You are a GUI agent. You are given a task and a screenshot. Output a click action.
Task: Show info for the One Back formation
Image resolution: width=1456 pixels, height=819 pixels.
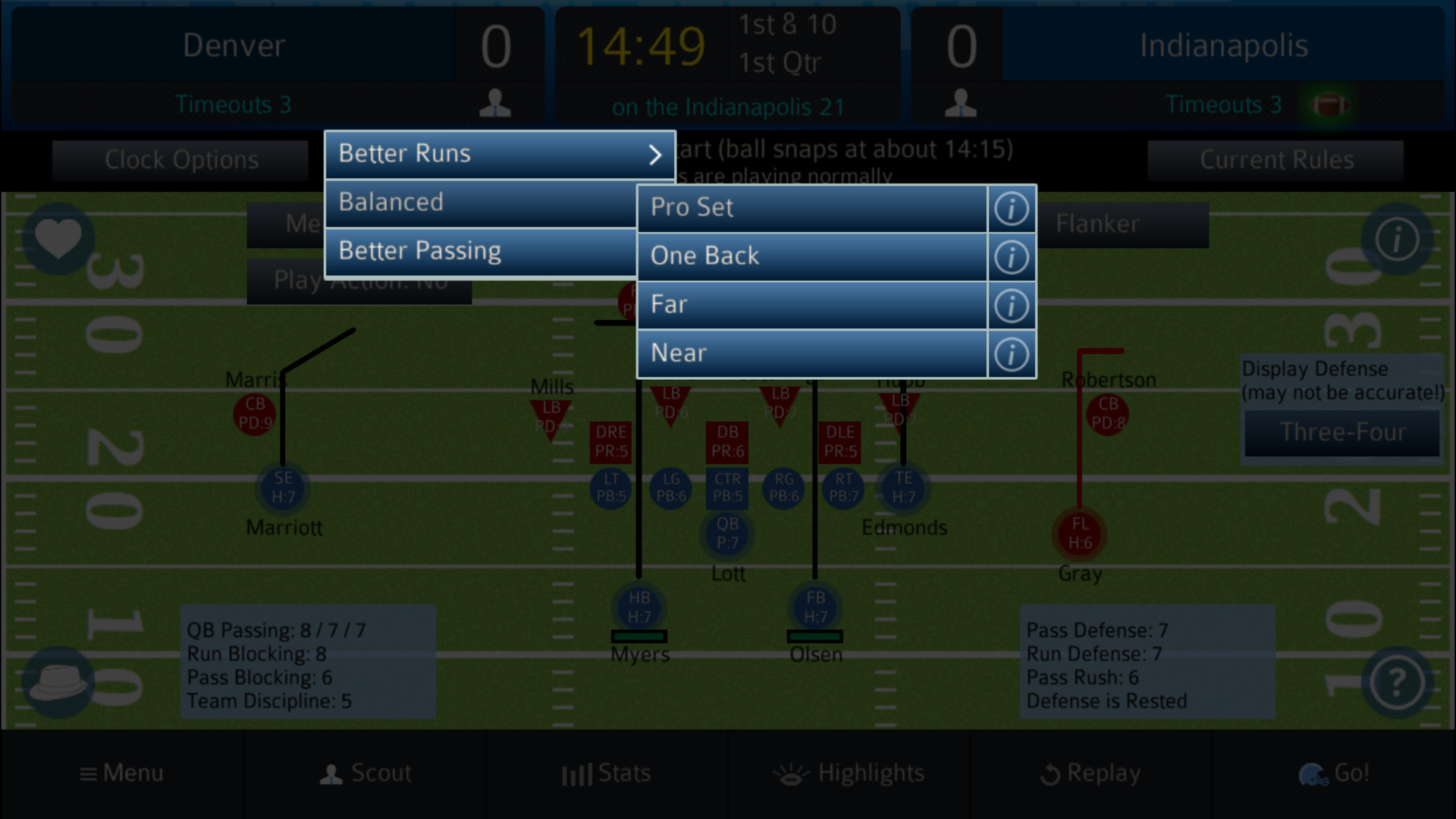(x=1012, y=256)
